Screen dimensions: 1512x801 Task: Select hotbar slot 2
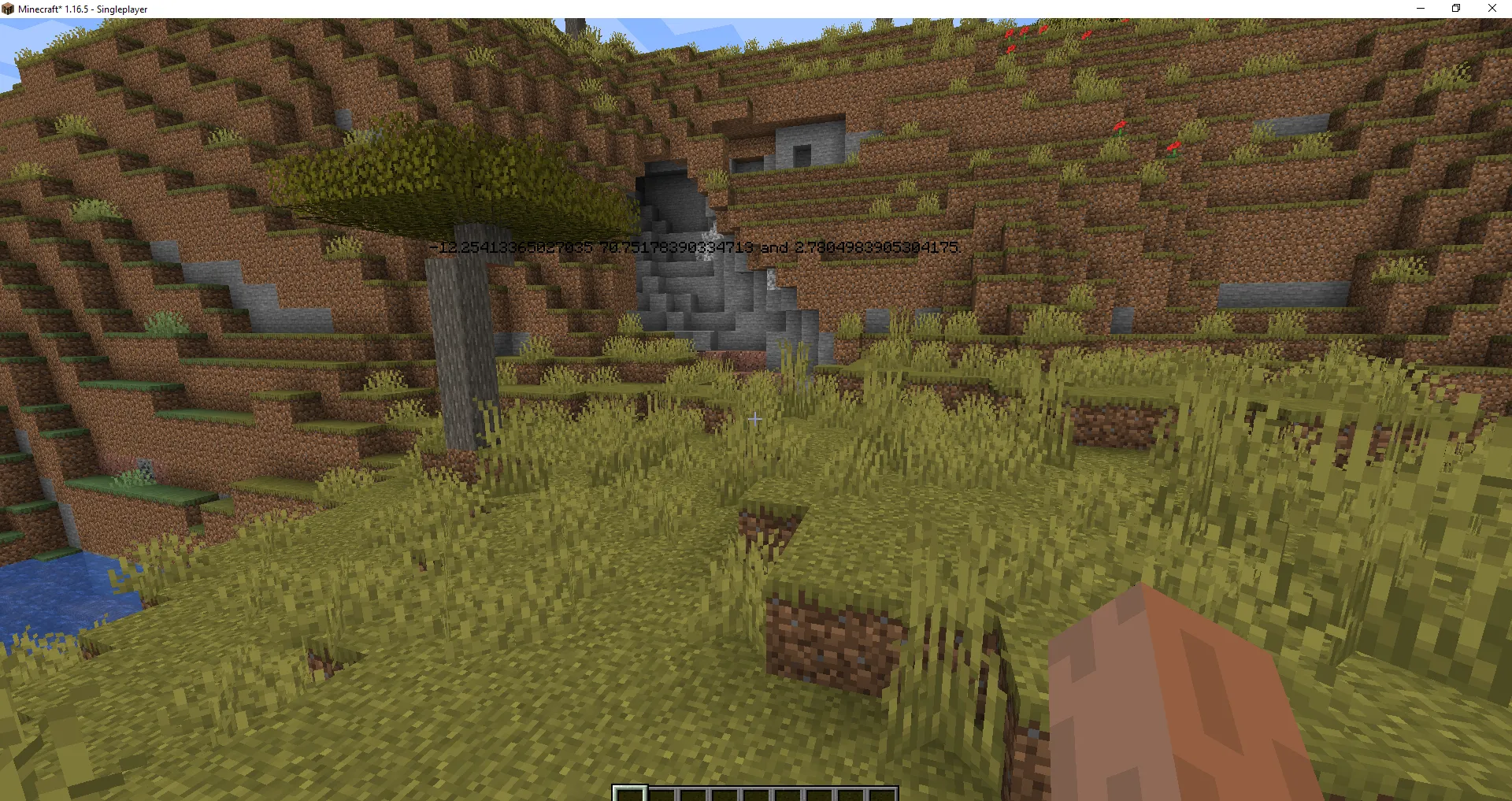pos(663,794)
